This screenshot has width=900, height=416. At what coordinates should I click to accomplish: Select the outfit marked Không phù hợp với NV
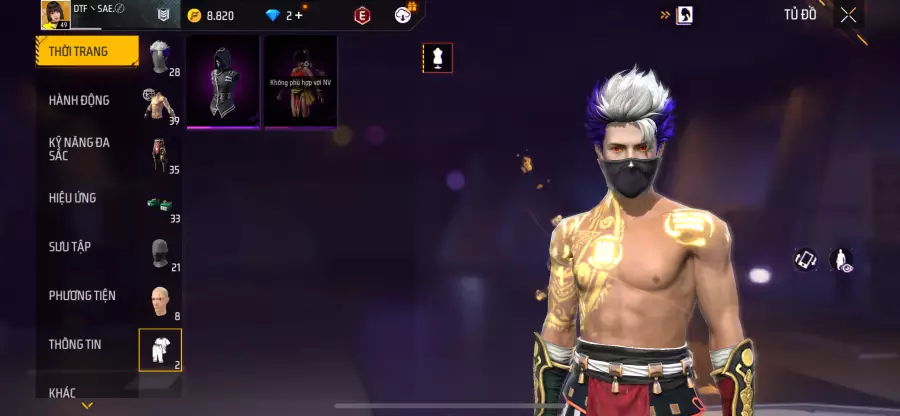pyautogui.click(x=300, y=82)
